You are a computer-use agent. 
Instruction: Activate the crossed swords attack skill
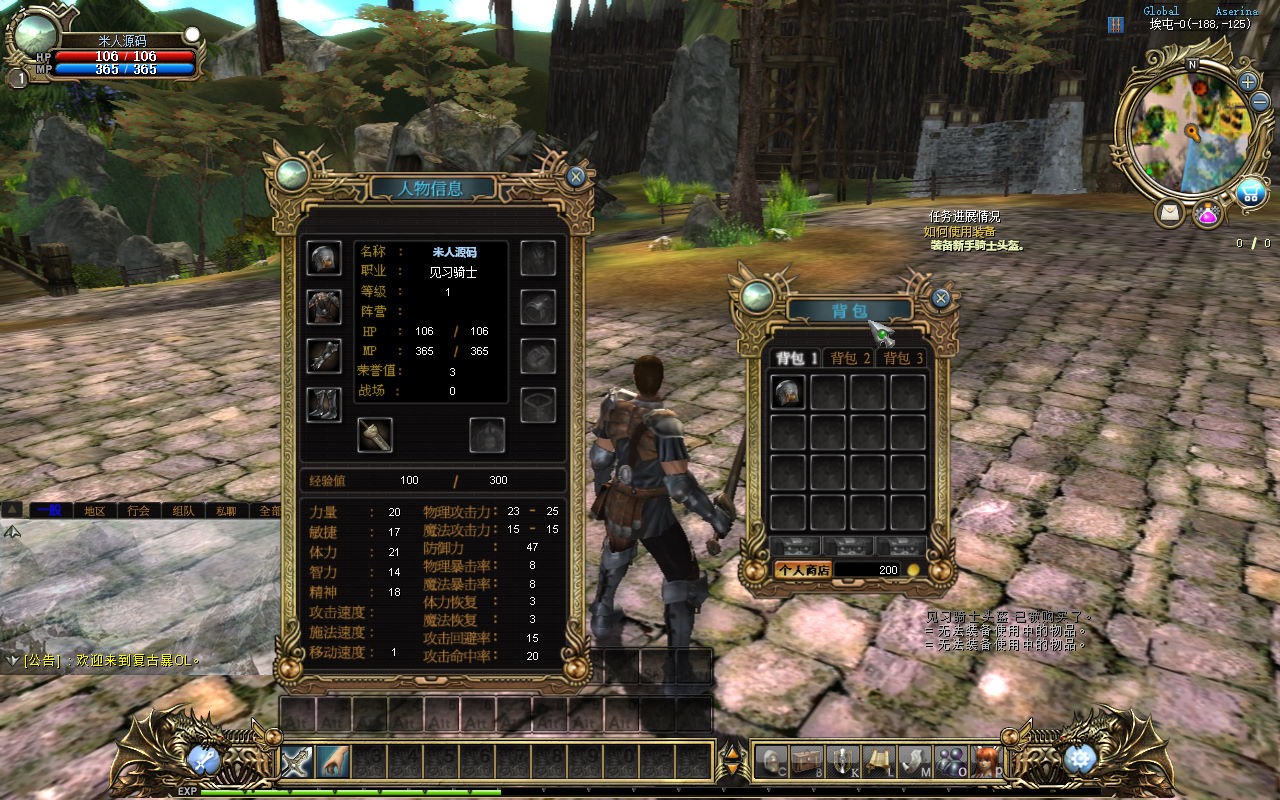tap(297, 762)
